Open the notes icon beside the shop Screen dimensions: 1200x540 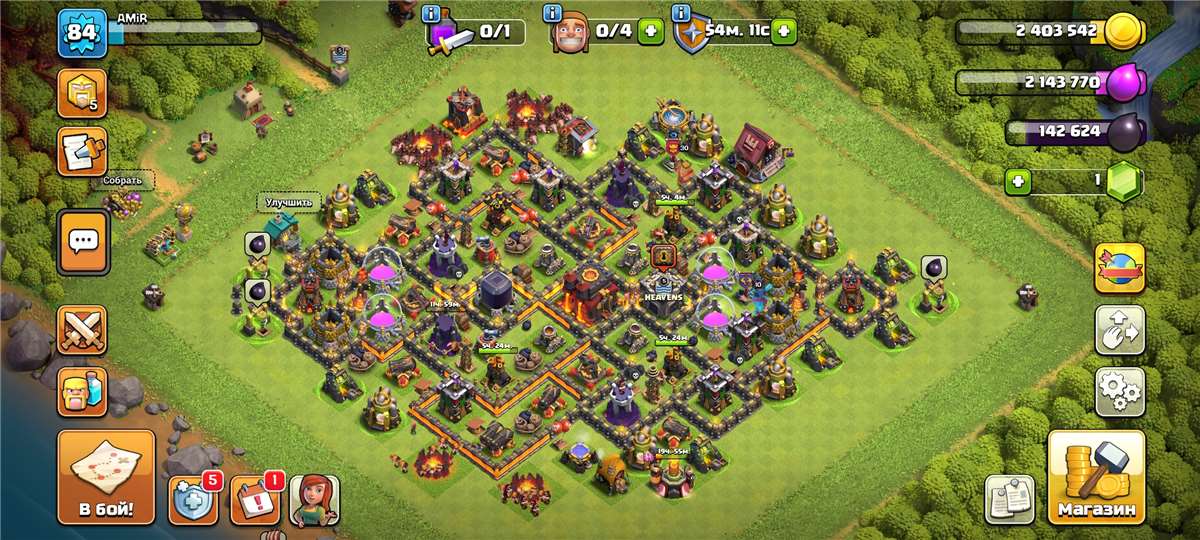pos(1009,499)
